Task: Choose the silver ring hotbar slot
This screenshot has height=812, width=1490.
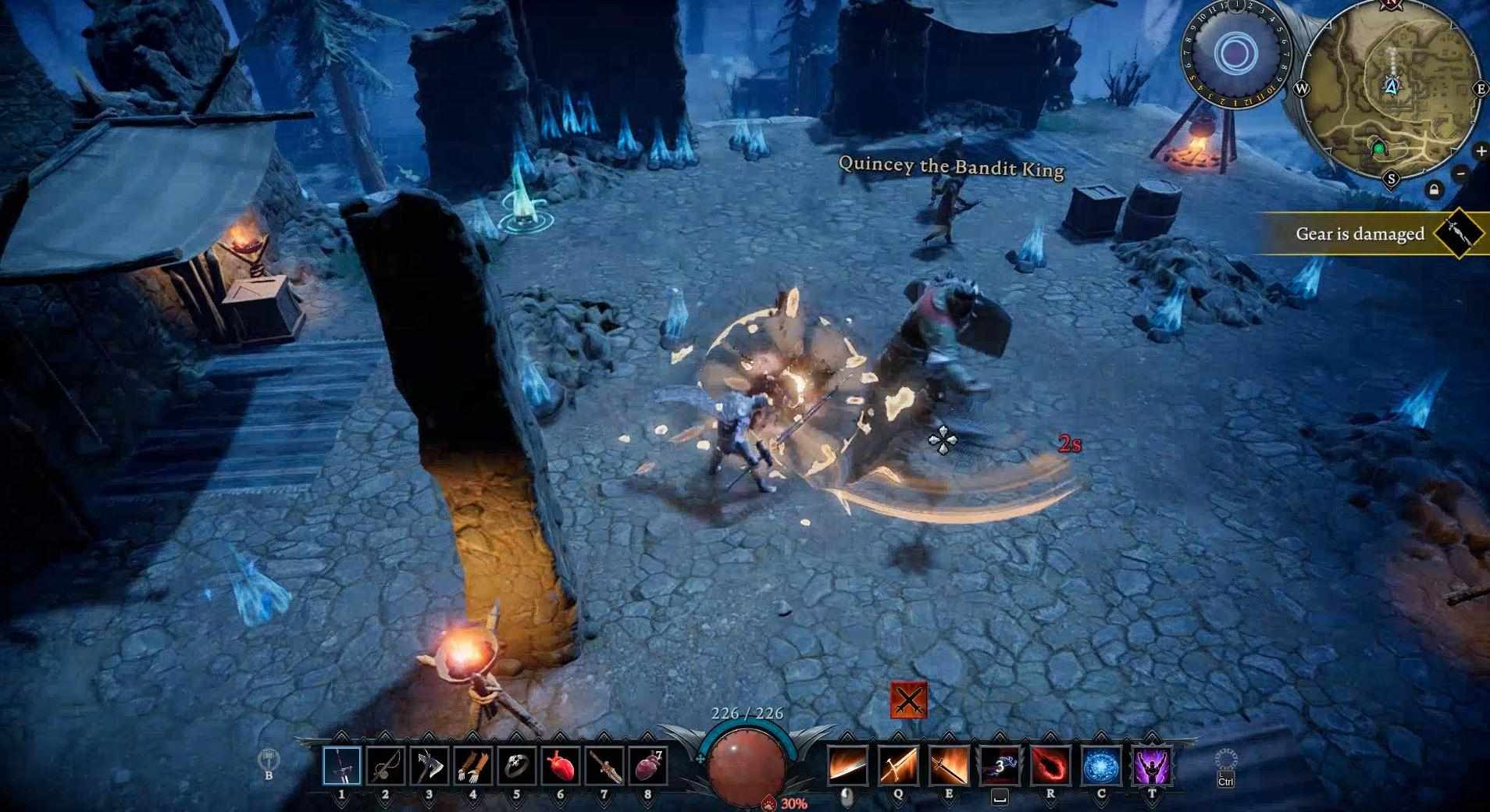Action: click(516, 766)
